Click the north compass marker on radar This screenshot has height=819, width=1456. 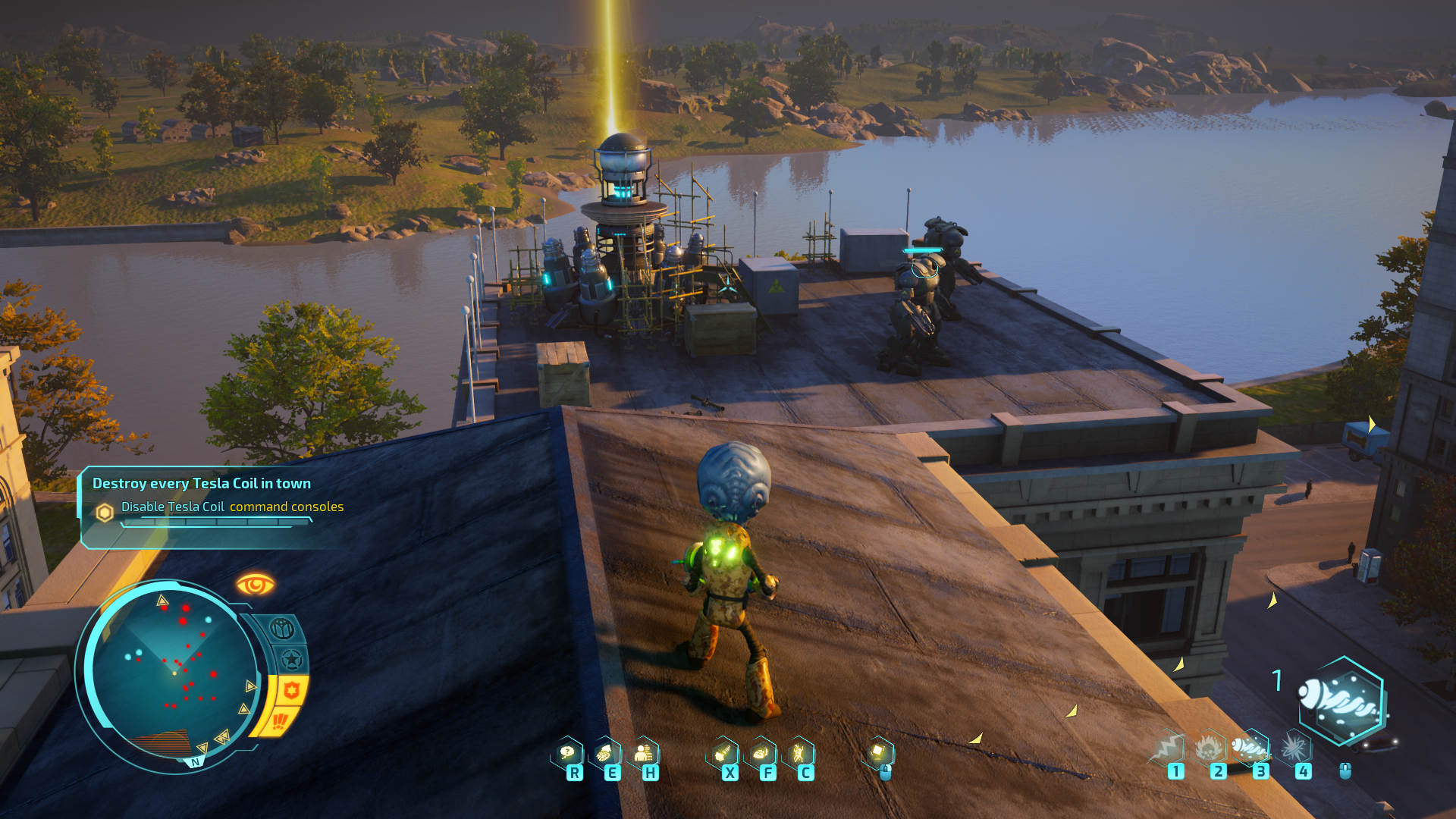point(196,762)
